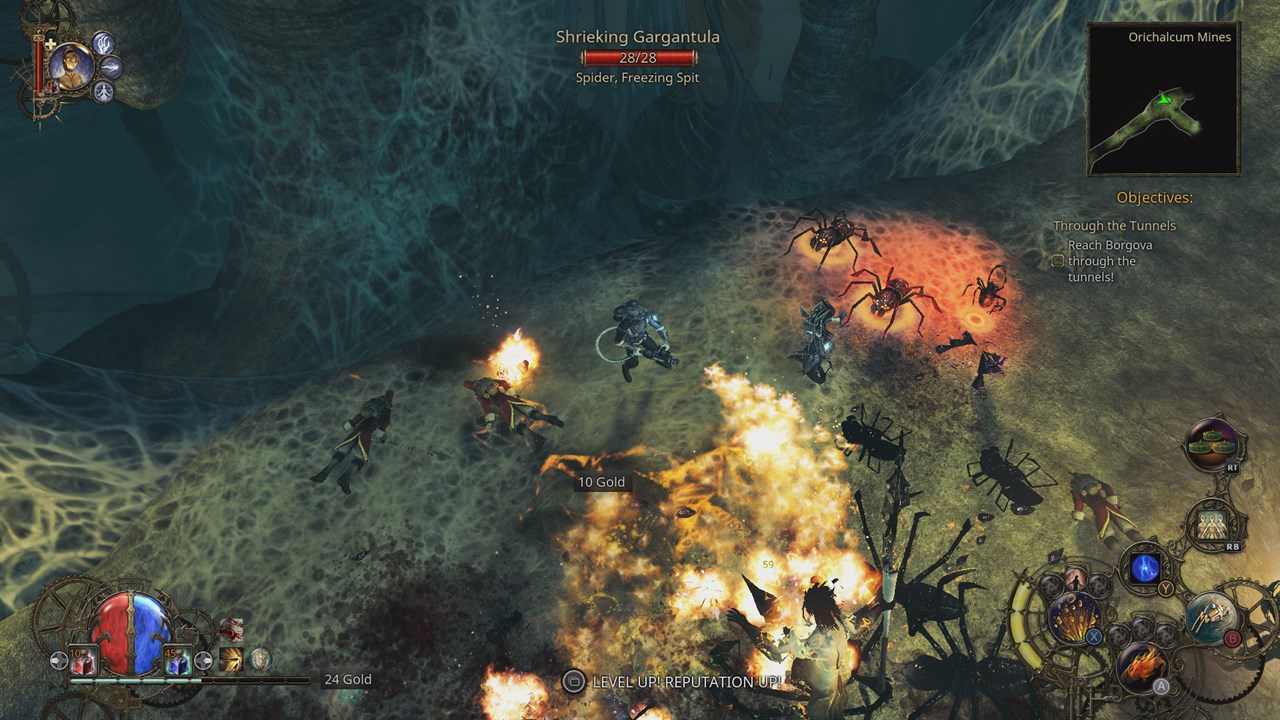Select the companion's hand icon

104,43
